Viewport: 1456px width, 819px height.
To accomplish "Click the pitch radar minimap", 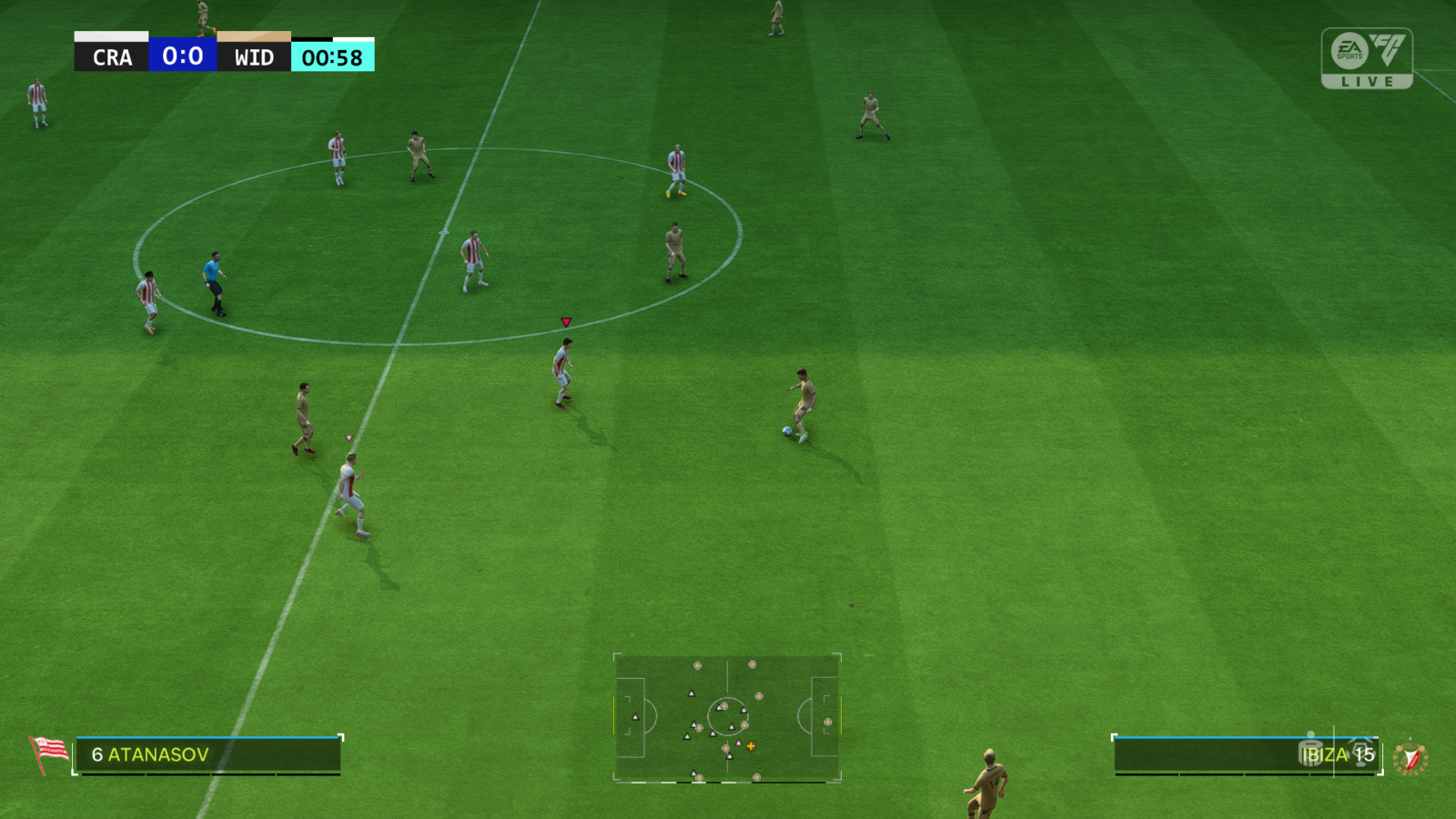I will point(727,718).
